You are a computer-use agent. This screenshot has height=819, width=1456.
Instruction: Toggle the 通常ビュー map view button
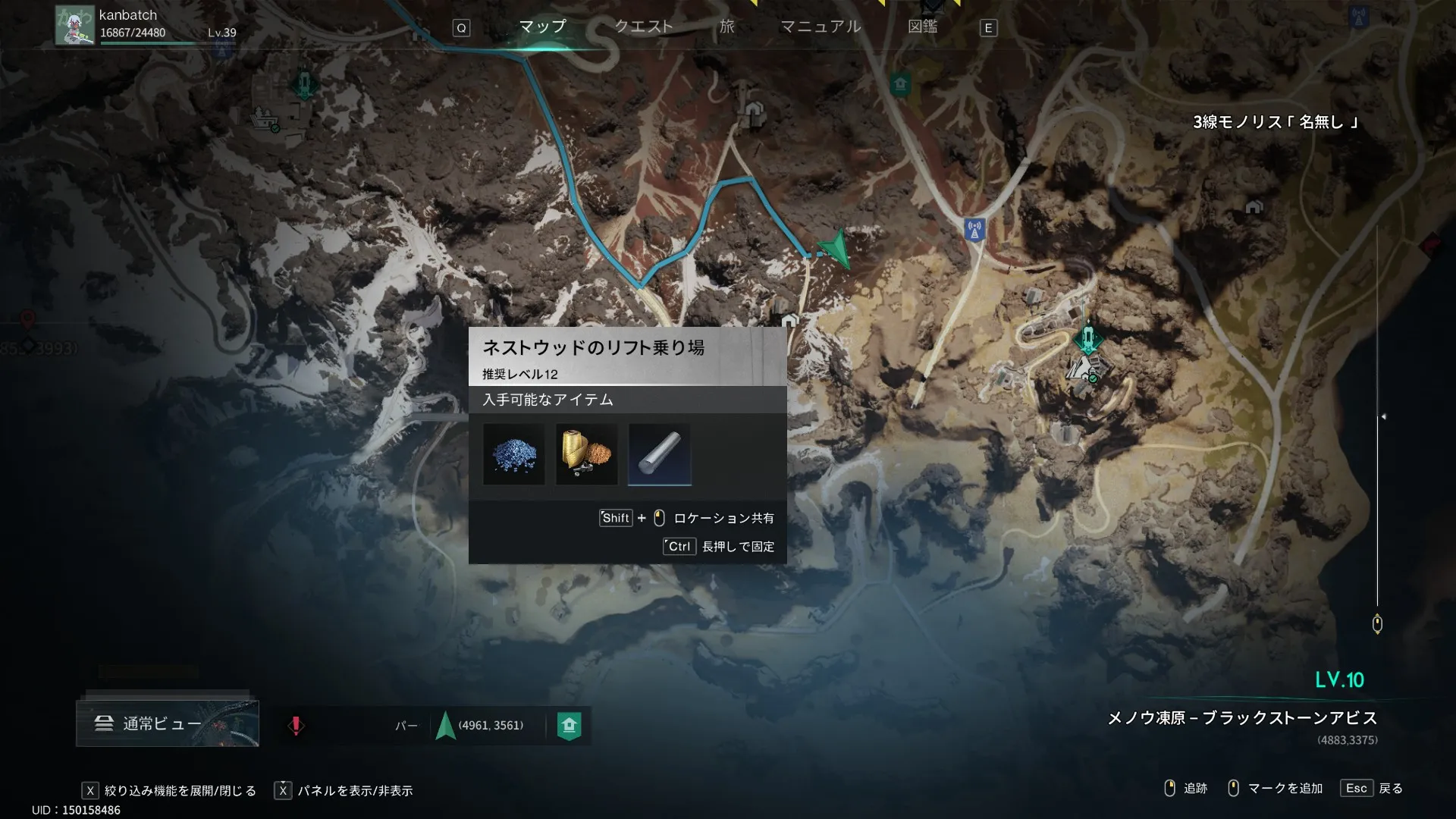coord(167,723)
